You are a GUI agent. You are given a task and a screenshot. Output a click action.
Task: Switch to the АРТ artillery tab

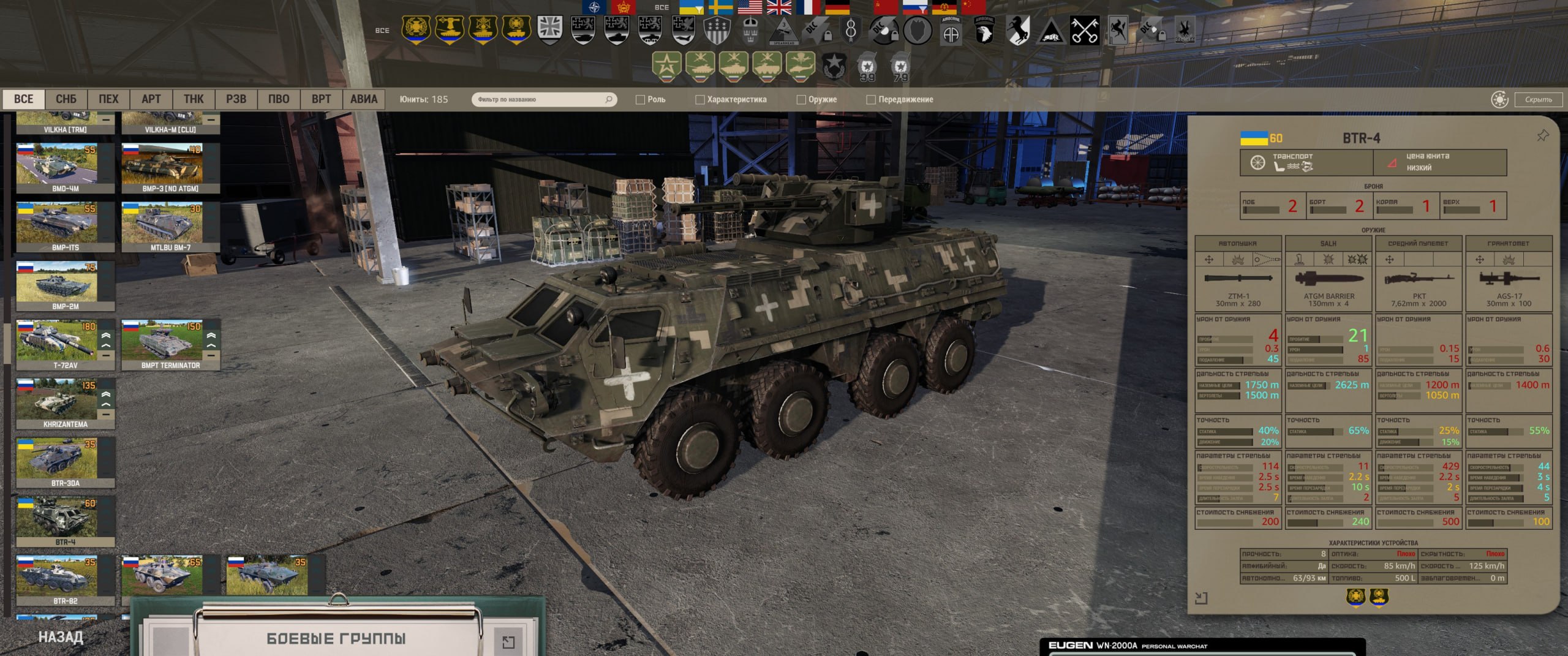[151, 99]
